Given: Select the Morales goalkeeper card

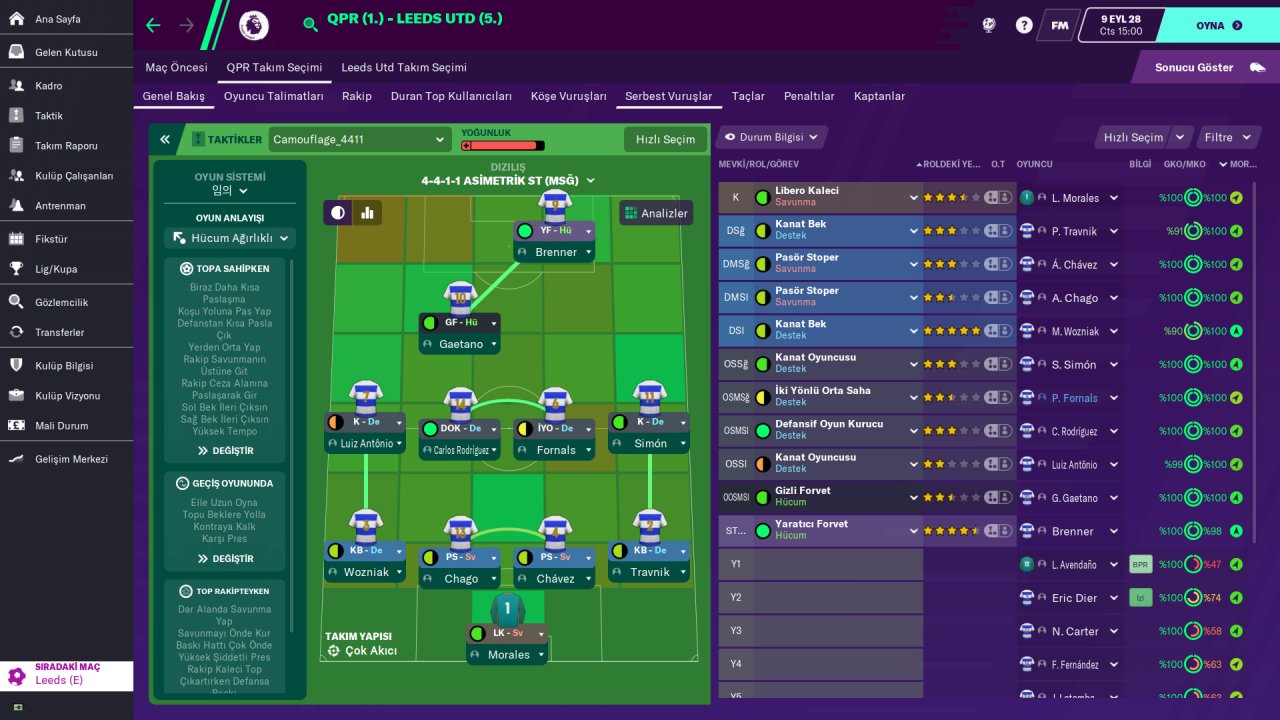Looking at the screenshot, I should tap(509, 654).
